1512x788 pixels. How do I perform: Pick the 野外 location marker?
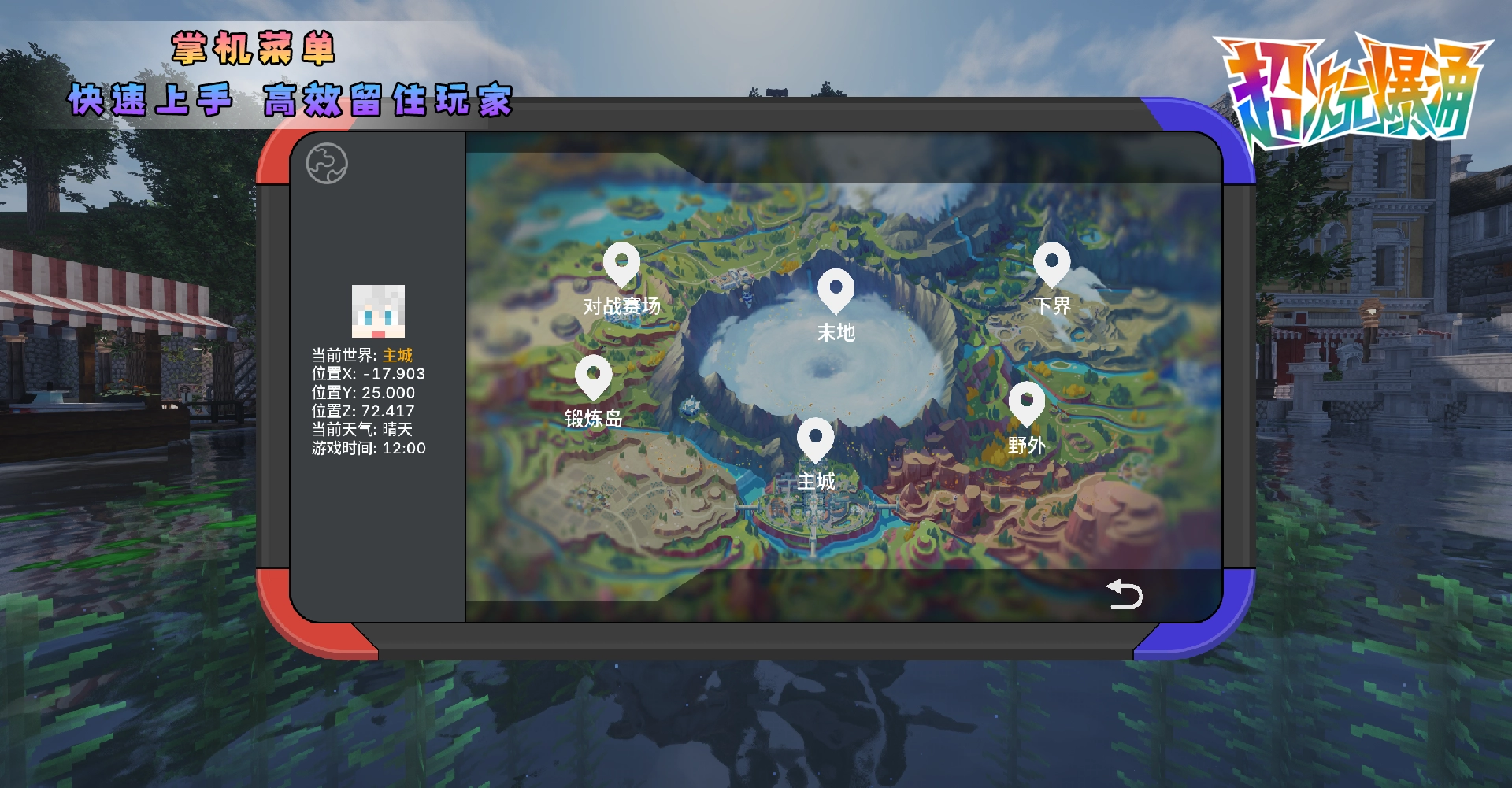click(x=1026, y=405)
